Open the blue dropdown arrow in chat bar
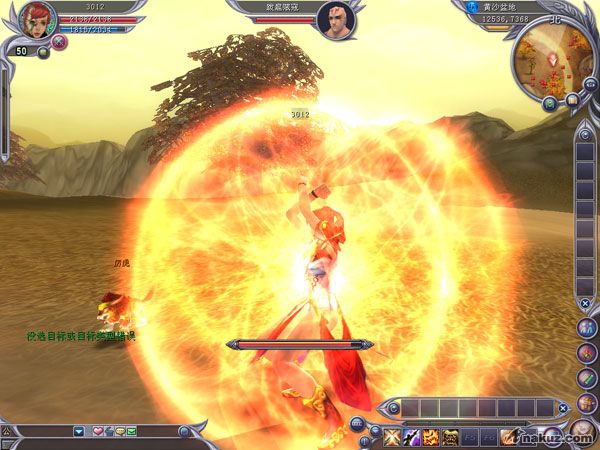 pos(79,431)
